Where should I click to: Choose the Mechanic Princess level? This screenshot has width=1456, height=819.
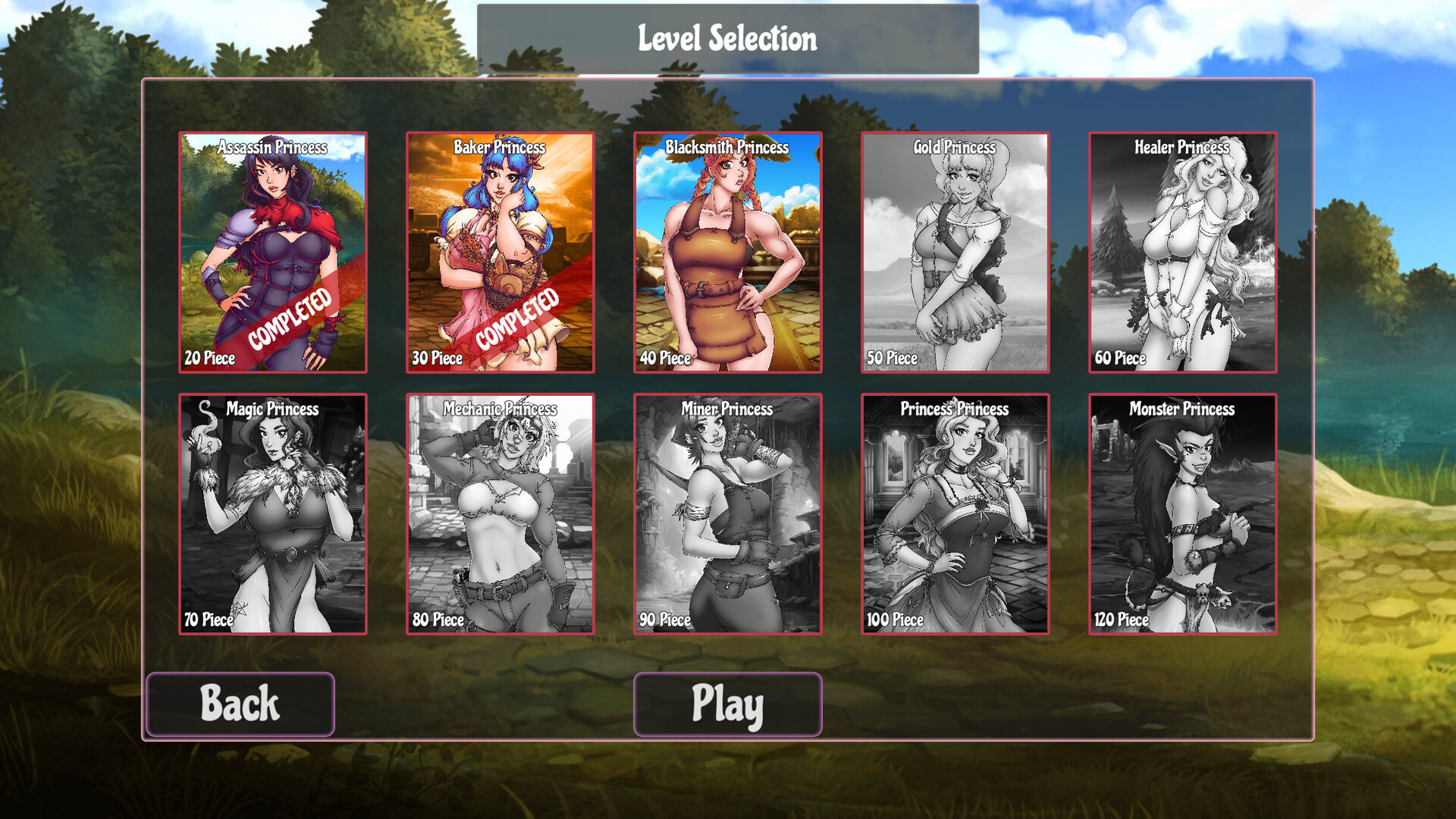click(500, 513)
